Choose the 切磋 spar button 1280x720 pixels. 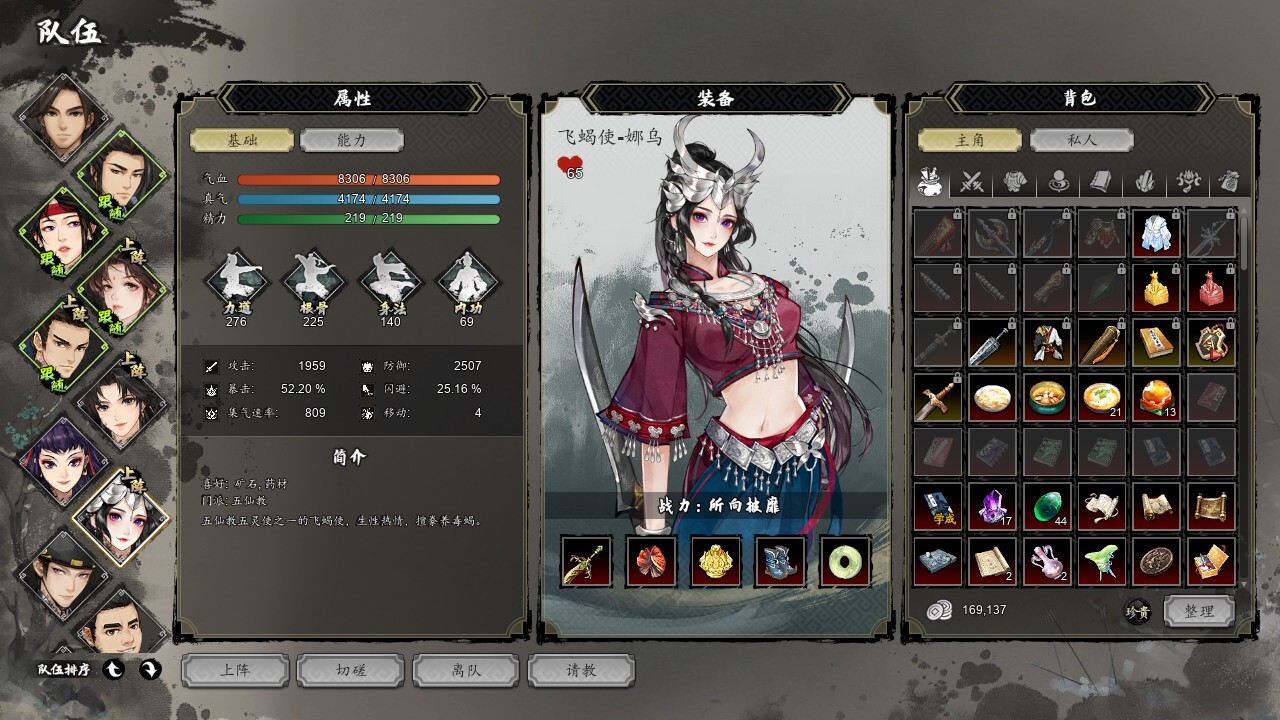(x=351, y=670)
